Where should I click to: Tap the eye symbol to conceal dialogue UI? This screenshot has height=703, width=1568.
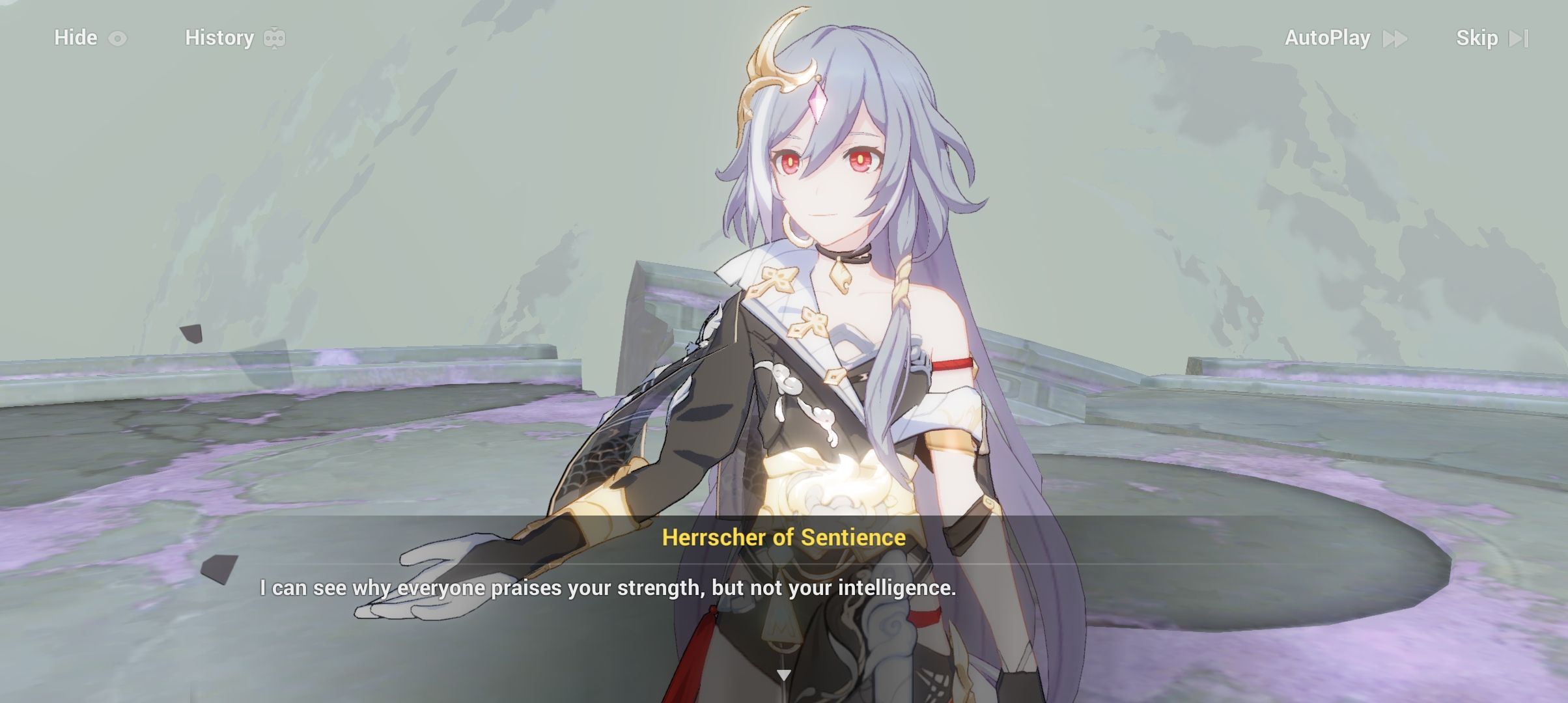[119, 38]
